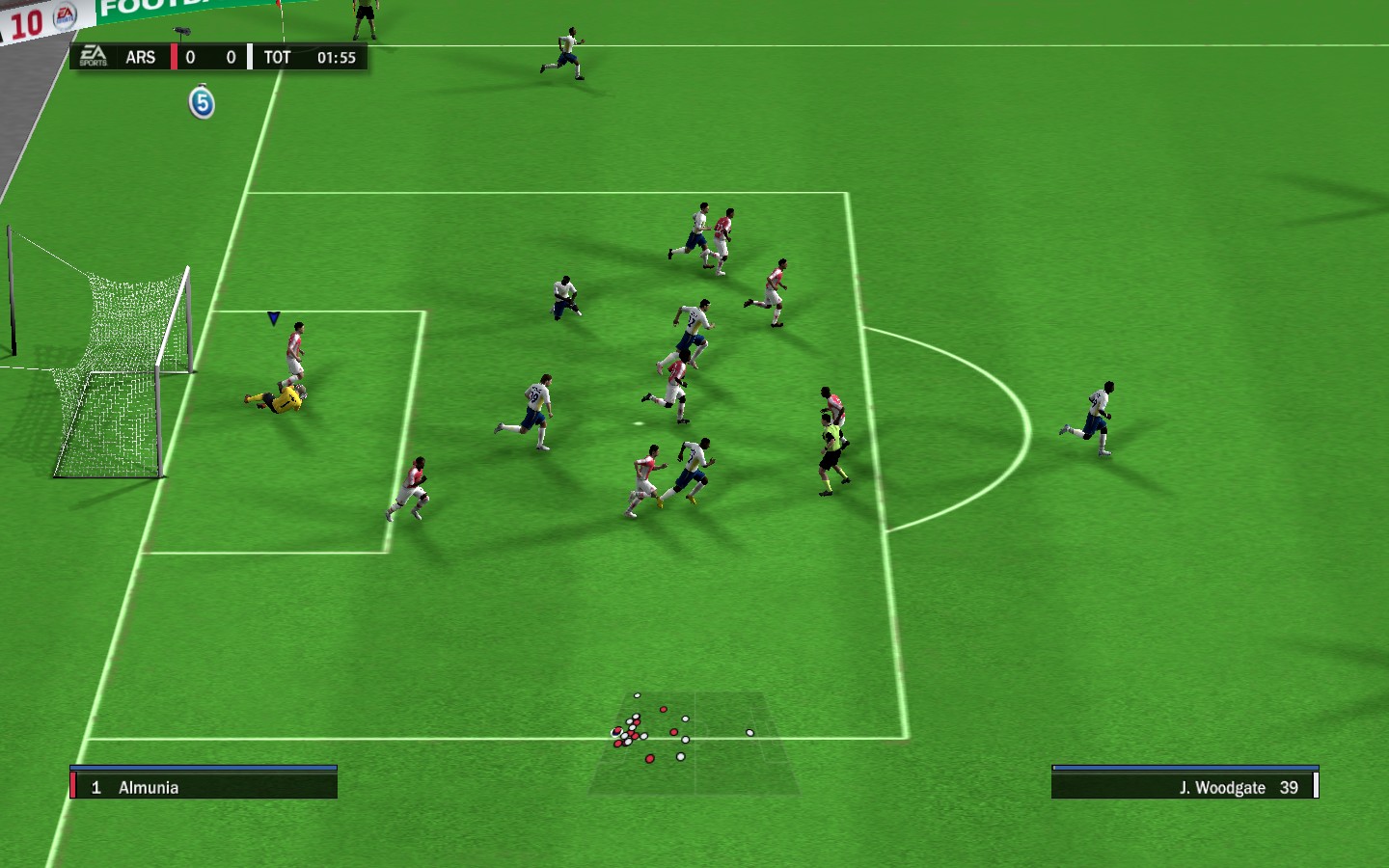Click the pitch radar minimap
This screenshot has width=1389, height=868.
coord(694,743)
